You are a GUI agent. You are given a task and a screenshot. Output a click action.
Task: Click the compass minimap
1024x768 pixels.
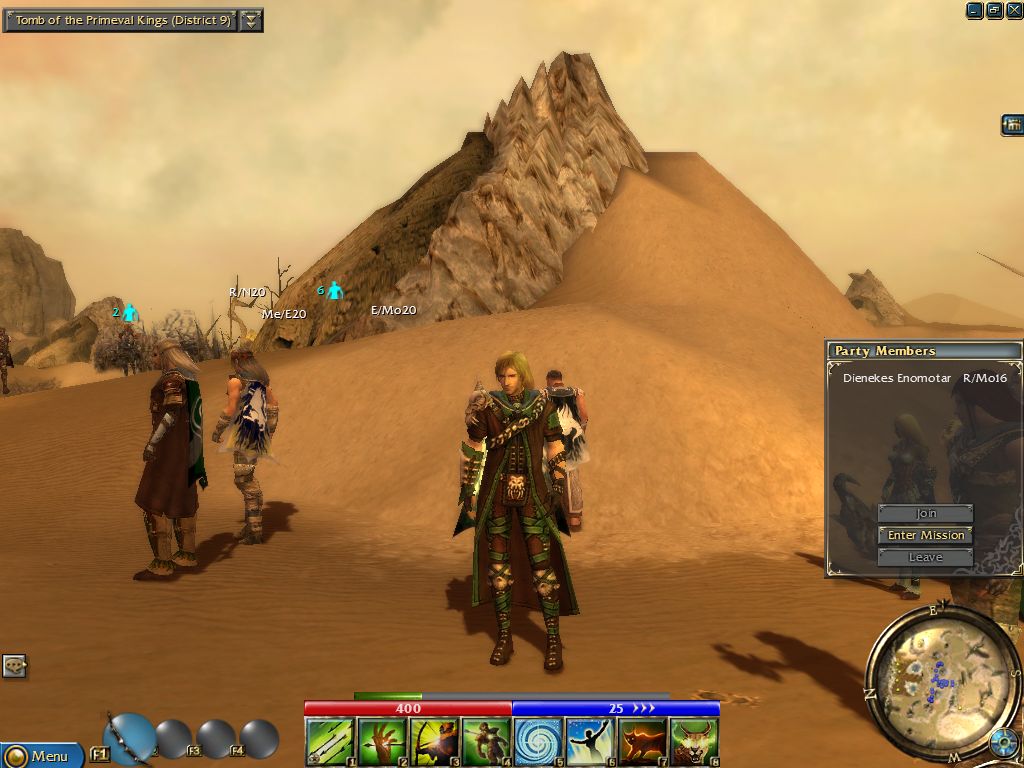(x=929, y=682)
